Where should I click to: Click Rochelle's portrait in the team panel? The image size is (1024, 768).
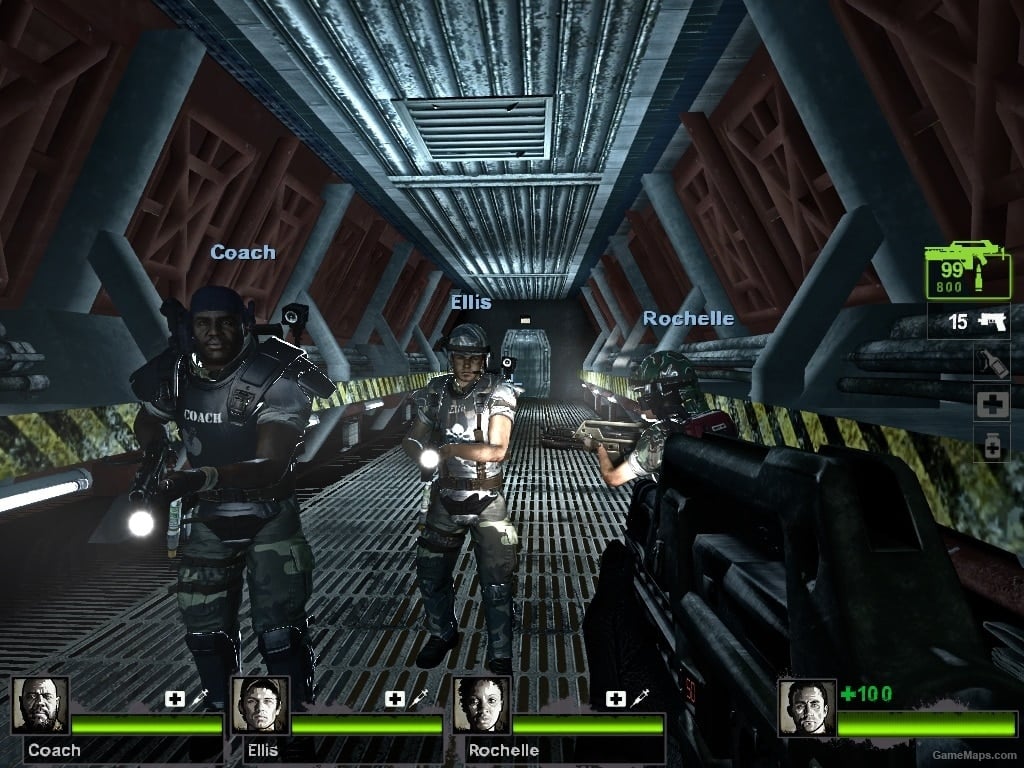click(481, 706)
